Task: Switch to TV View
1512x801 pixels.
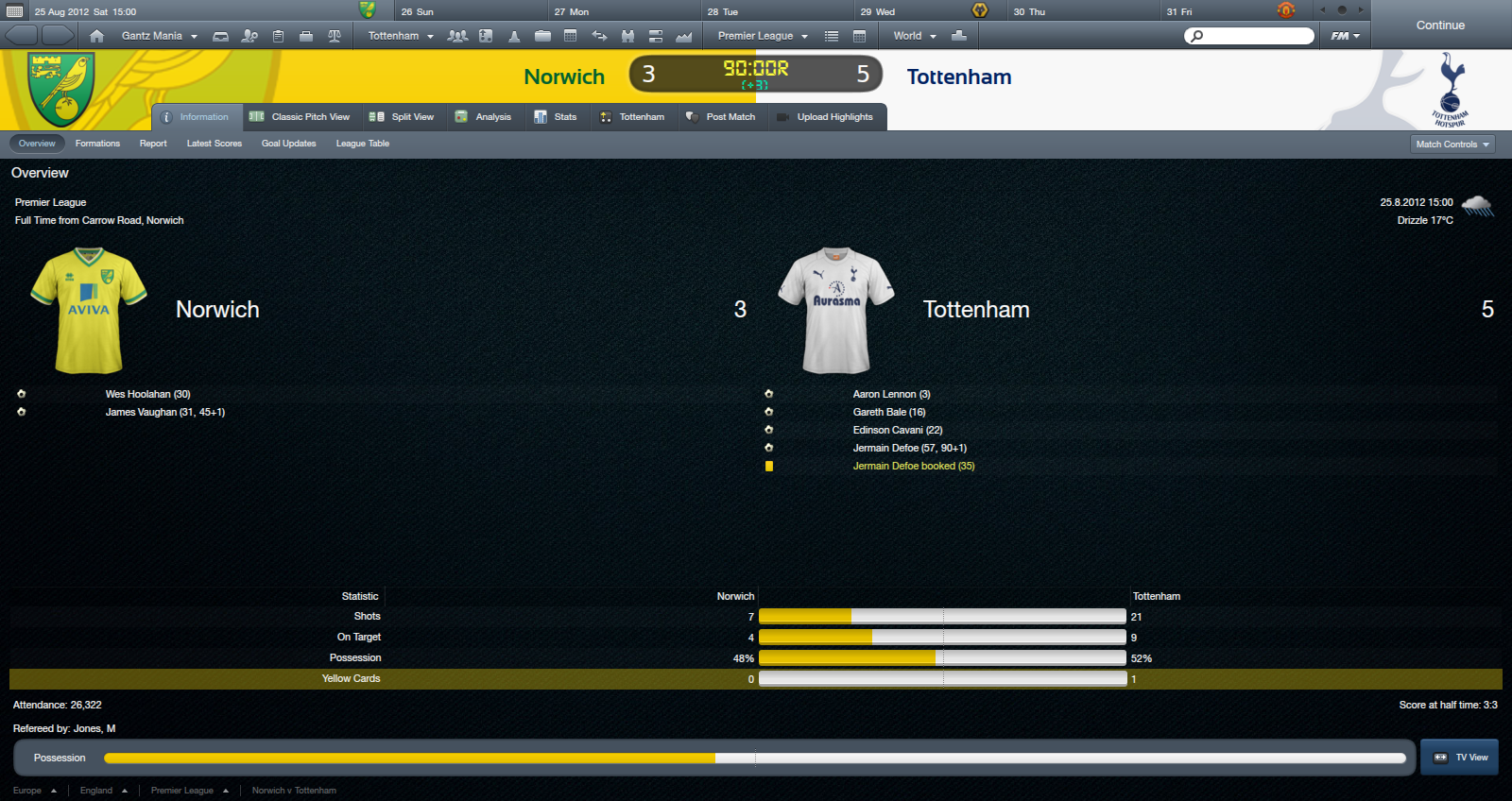Action: pyautogui.click(x=1460, y=758)
